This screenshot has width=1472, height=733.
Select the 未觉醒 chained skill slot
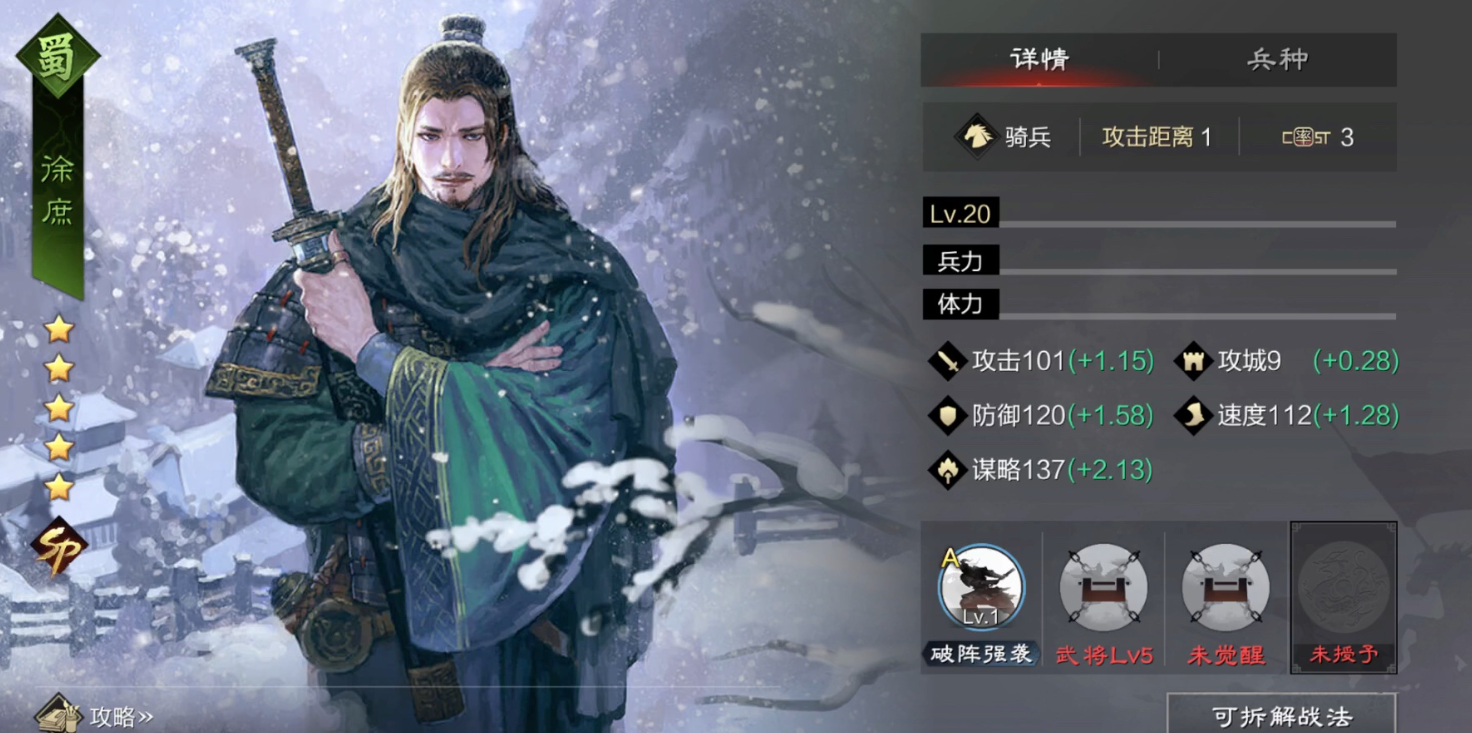[x=1224, y=589]
